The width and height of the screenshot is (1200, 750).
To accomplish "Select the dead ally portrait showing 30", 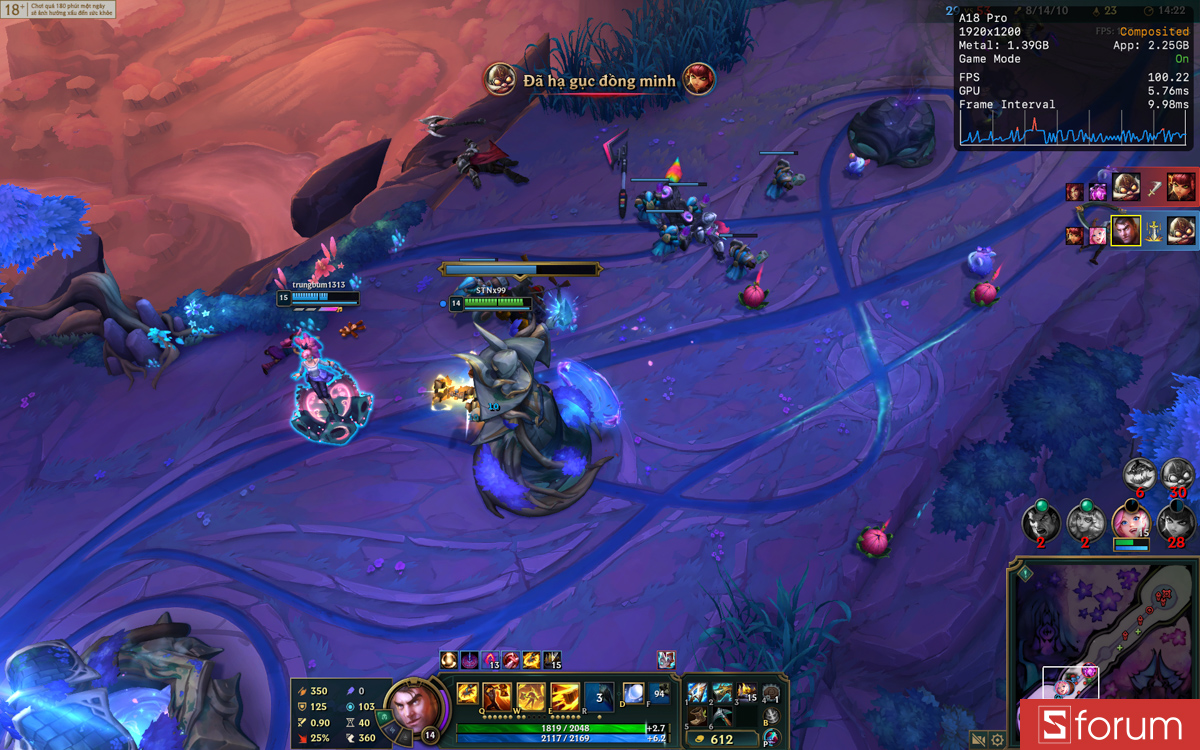I will pyautogui.click(x=1174, y=474).
